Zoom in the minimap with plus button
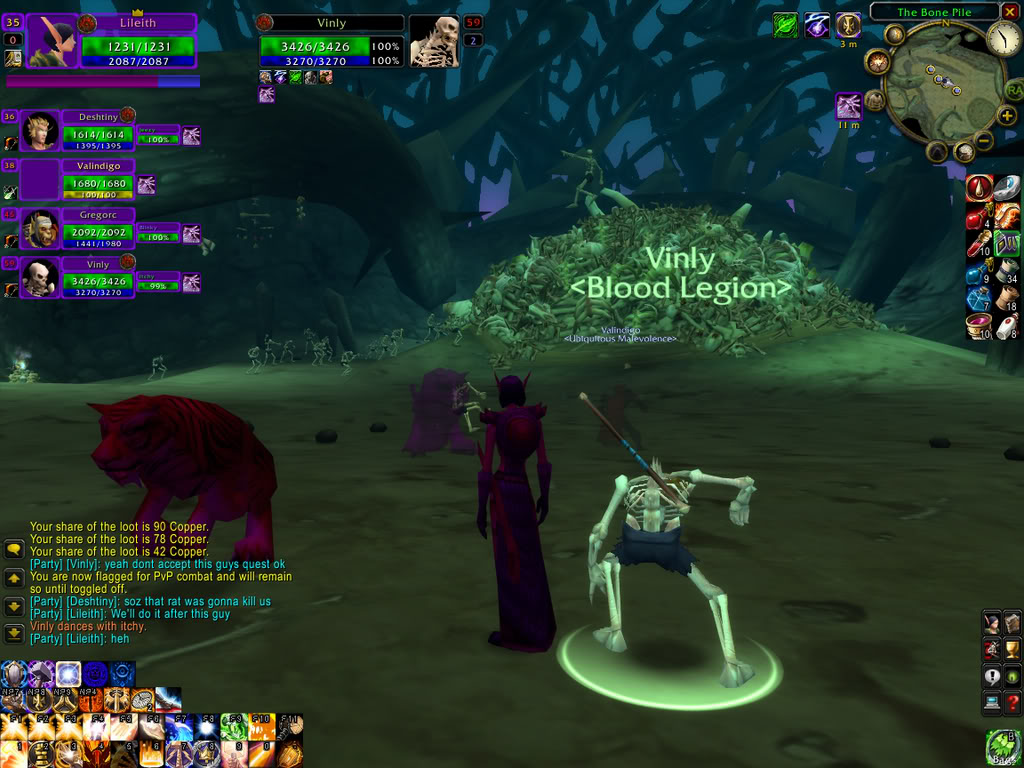This screenshot has width=1024, height=768. (1006, 116)
